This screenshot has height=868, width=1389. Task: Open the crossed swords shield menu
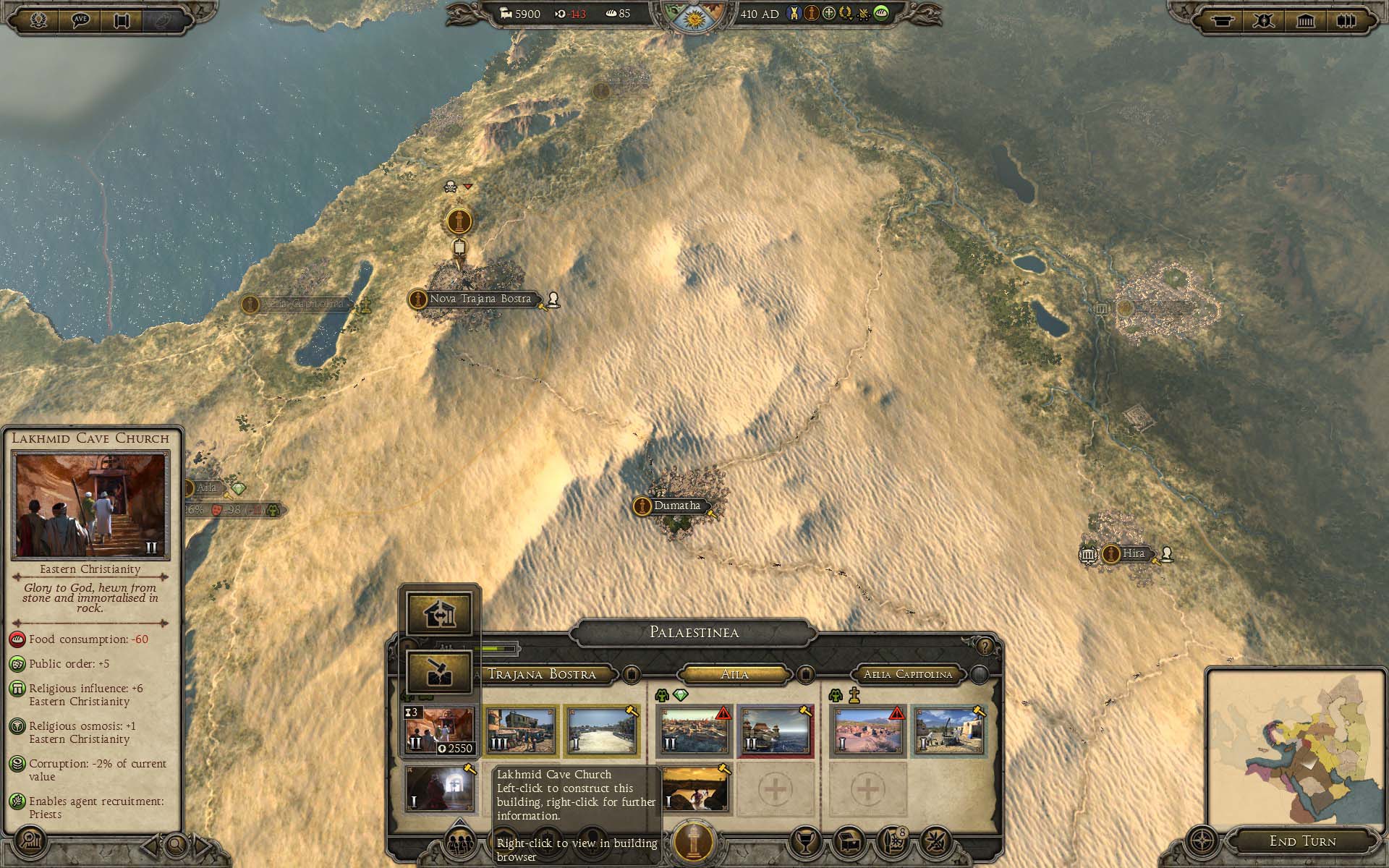tap(1263, 20)
